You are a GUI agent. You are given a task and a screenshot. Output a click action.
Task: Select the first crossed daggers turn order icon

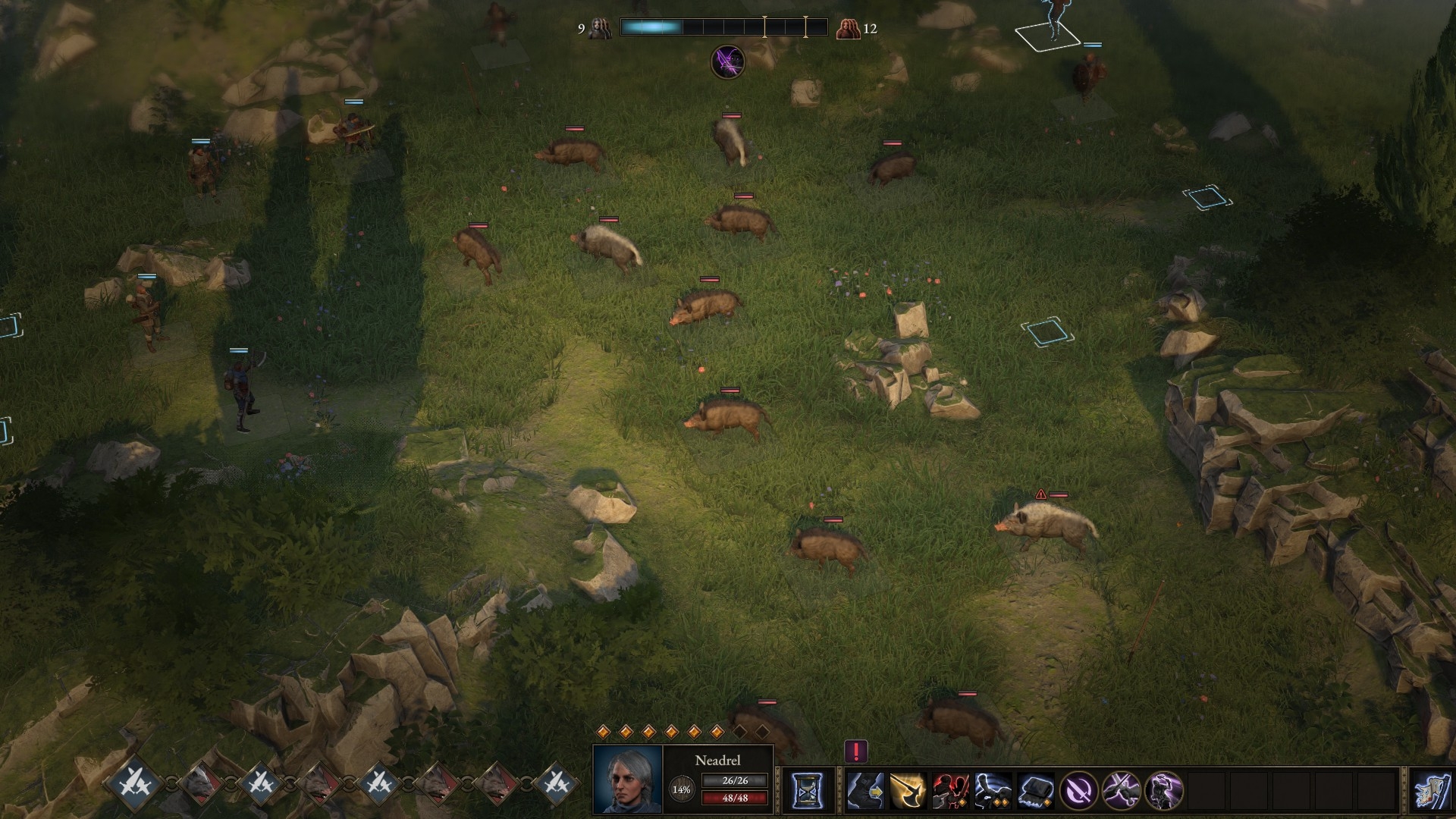[x=138, y=783]
